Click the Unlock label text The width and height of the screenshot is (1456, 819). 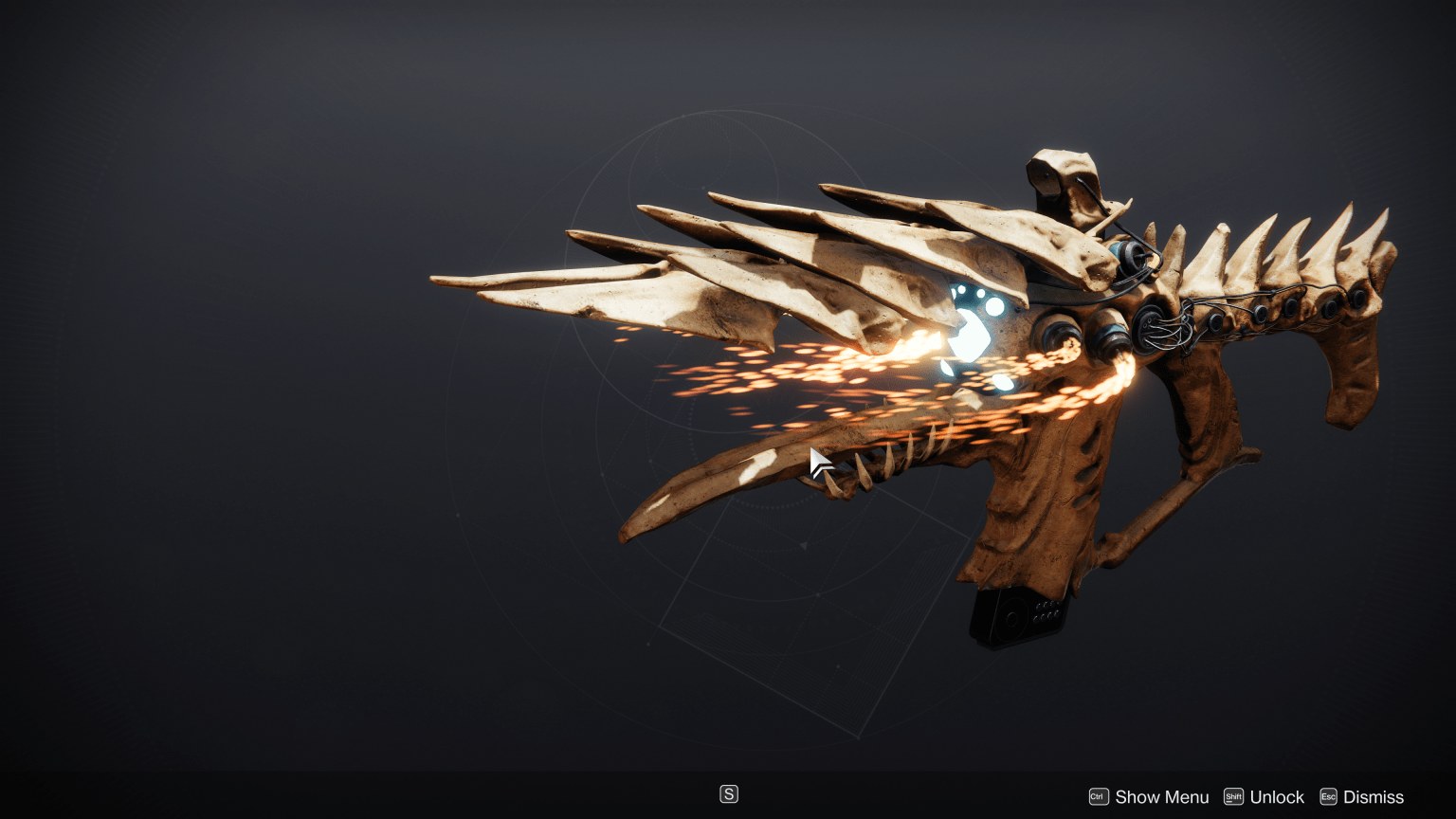coord(1276,796)
